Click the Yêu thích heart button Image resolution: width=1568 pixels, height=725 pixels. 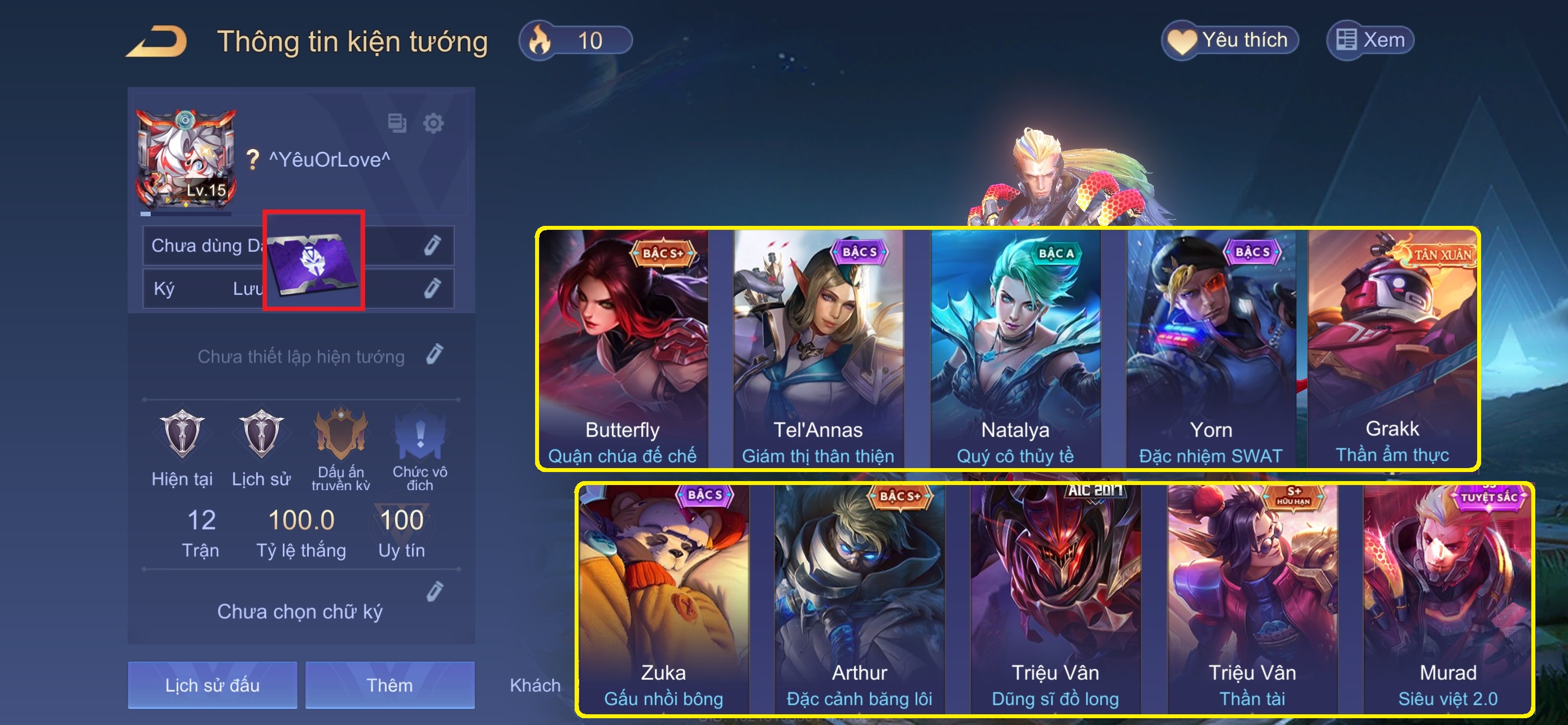pos(1229,41)
